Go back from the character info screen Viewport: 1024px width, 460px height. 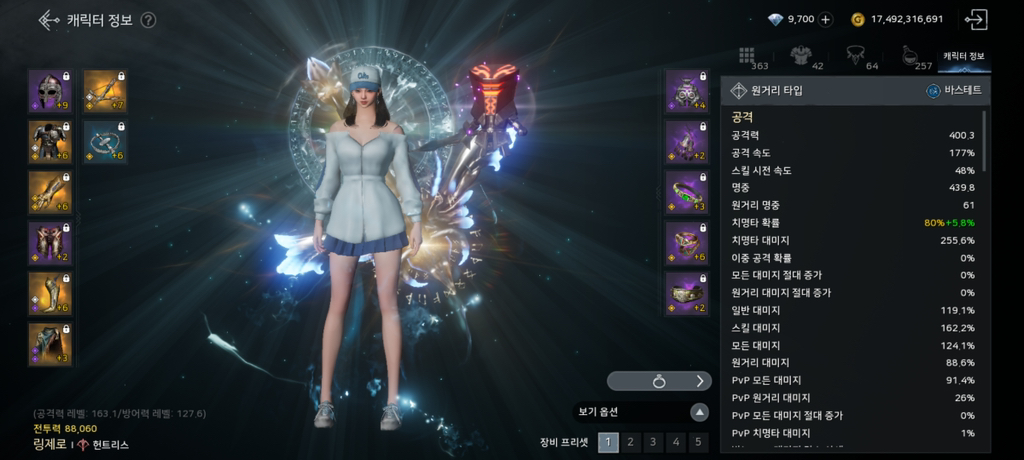47,19
